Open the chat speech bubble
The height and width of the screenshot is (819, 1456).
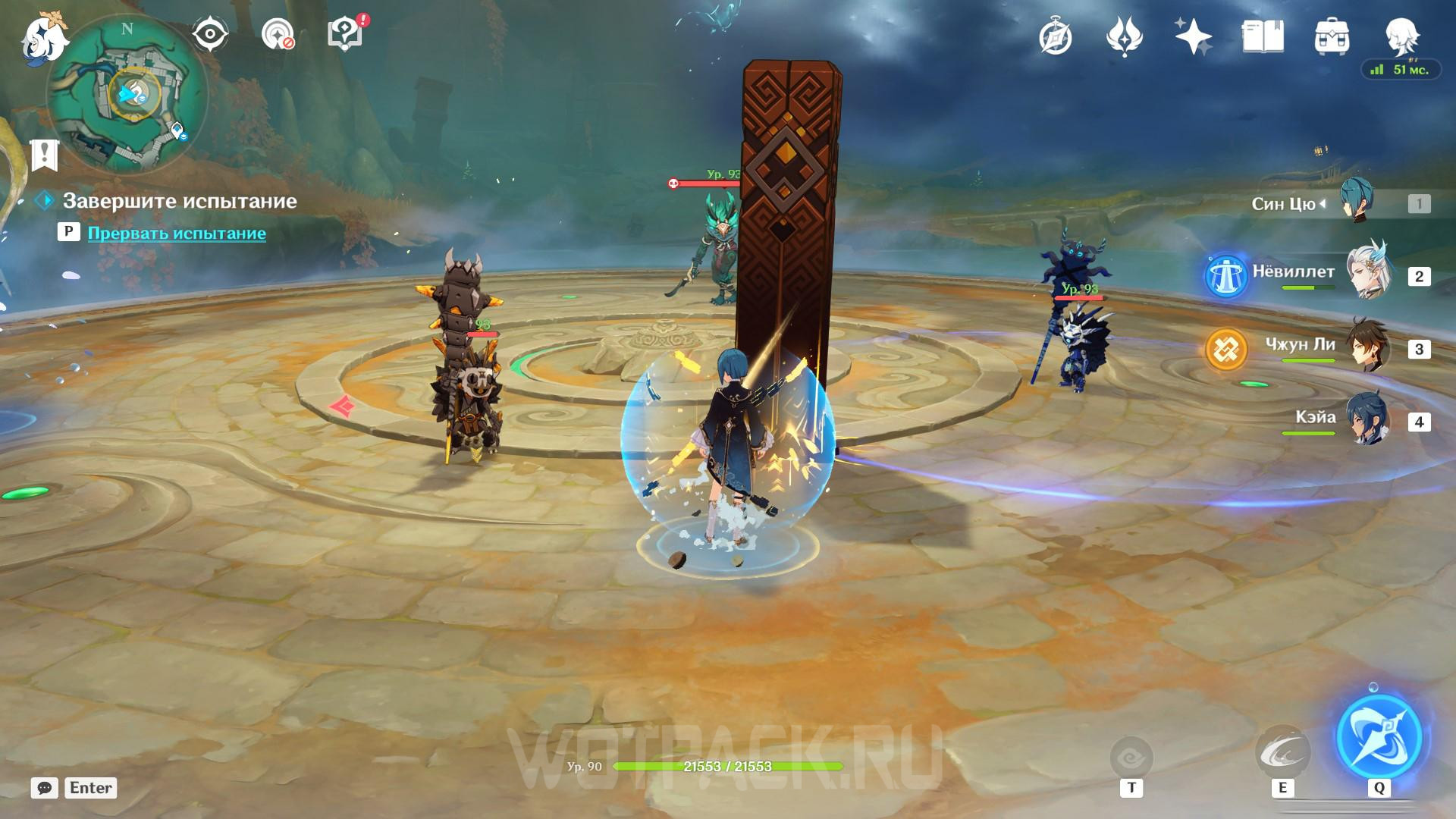[x=44, y=788]
